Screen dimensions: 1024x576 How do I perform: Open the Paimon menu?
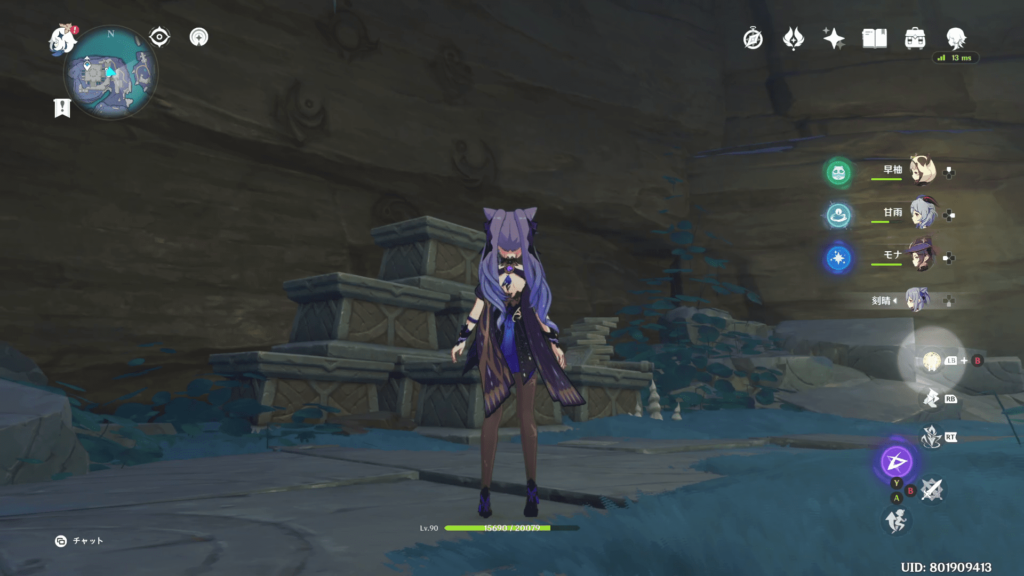pos(63,40)
